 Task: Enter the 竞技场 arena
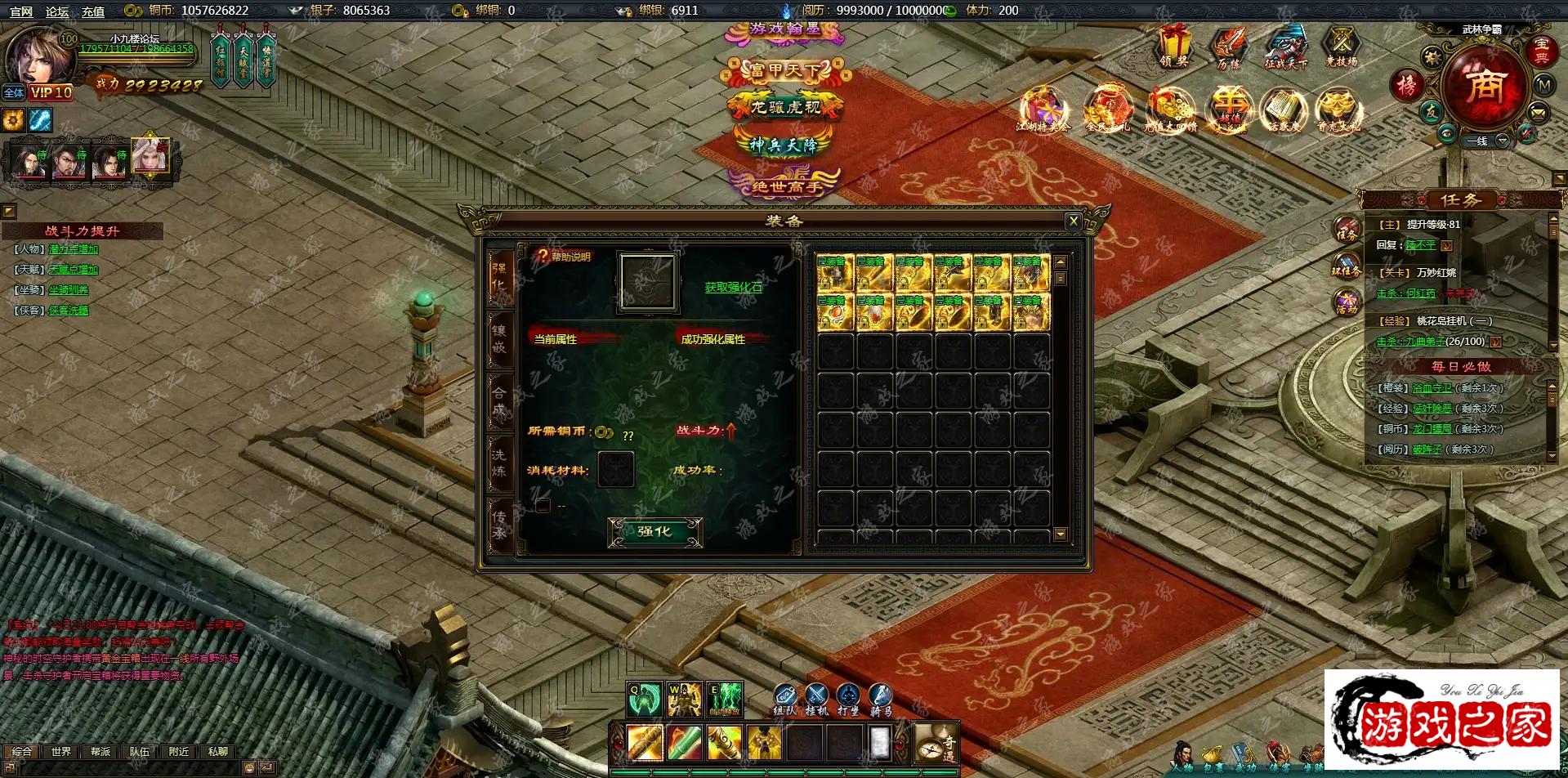click(1341, 46)
